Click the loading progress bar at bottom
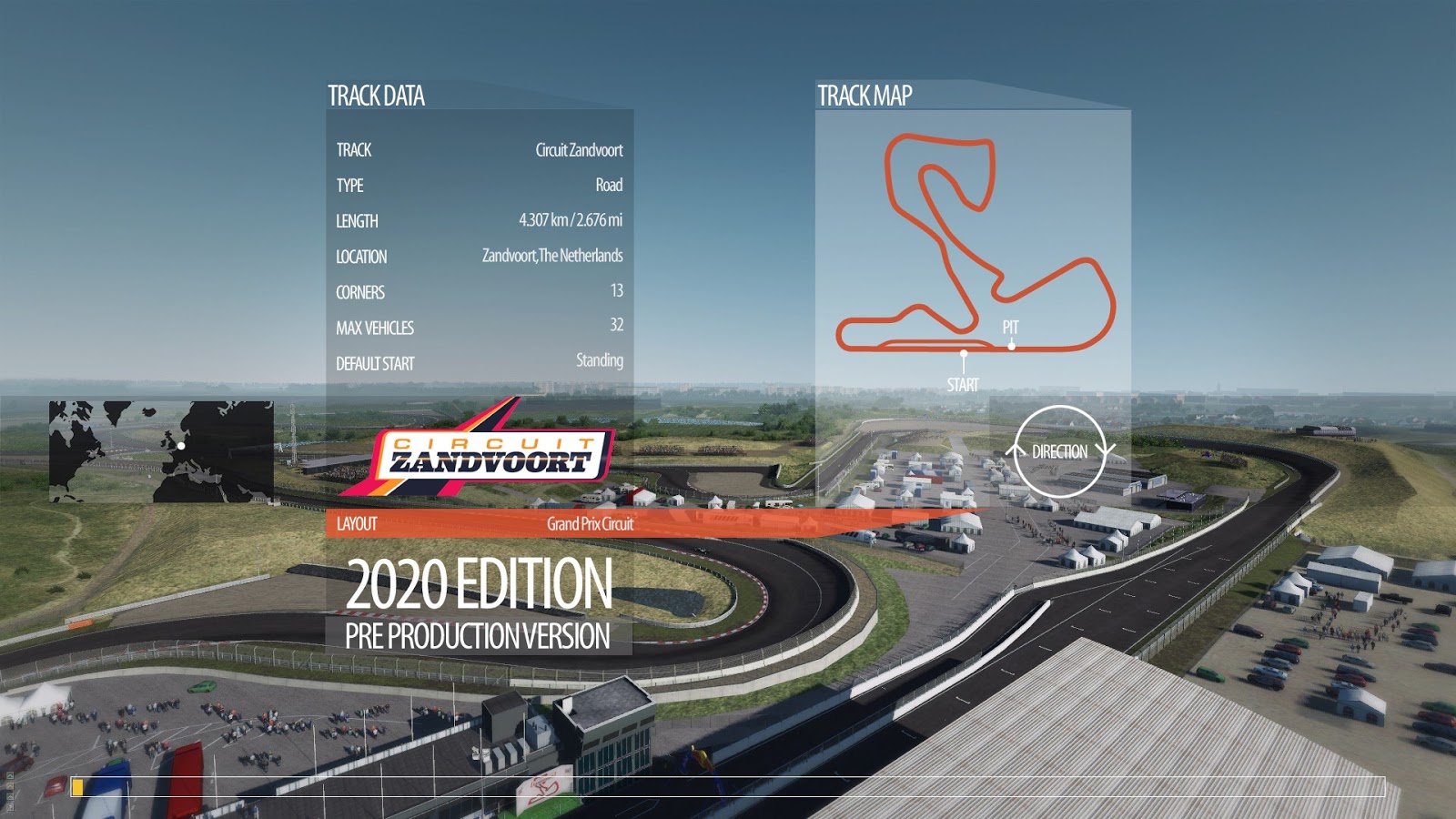The image size is (1456, 819). [728, 784]
